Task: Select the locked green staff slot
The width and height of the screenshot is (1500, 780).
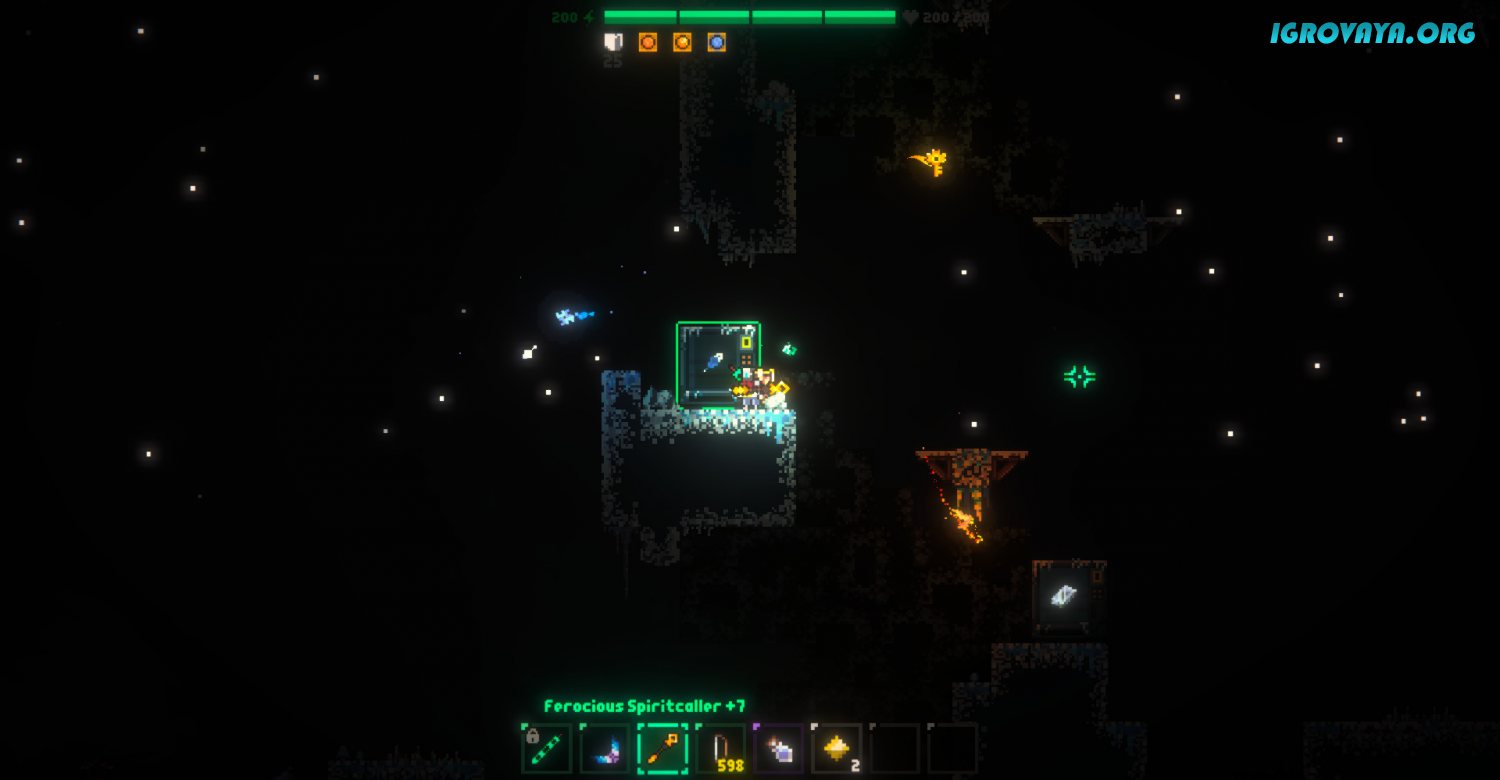Action: 547,749
